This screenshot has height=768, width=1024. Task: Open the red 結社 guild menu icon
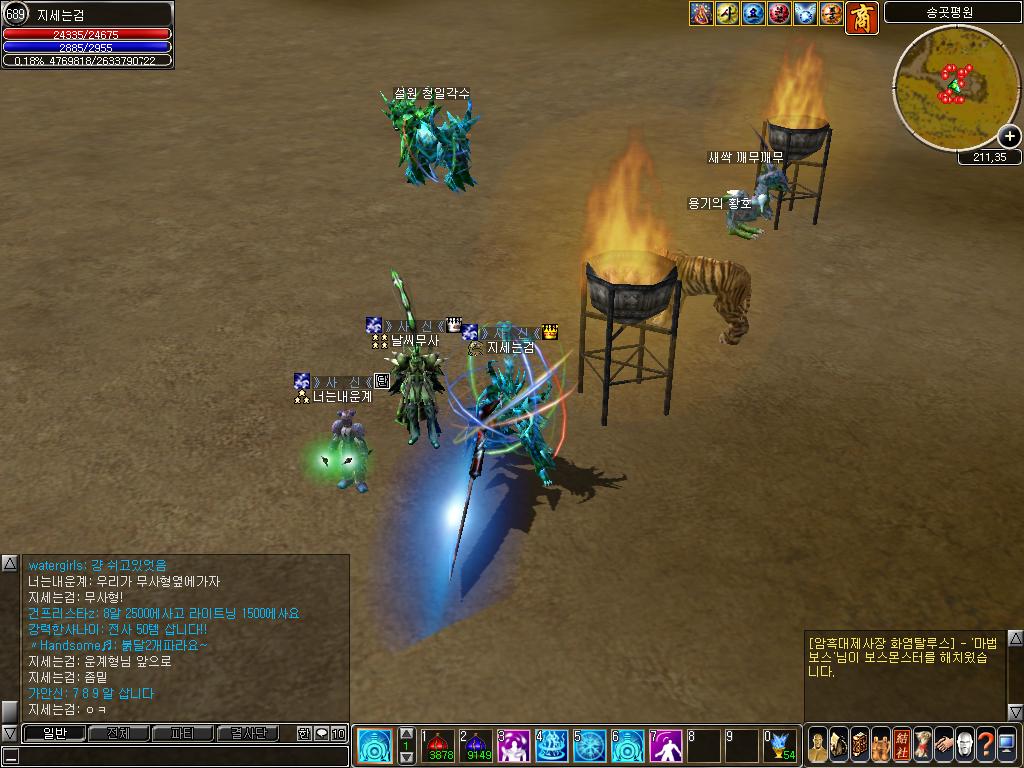901,744
